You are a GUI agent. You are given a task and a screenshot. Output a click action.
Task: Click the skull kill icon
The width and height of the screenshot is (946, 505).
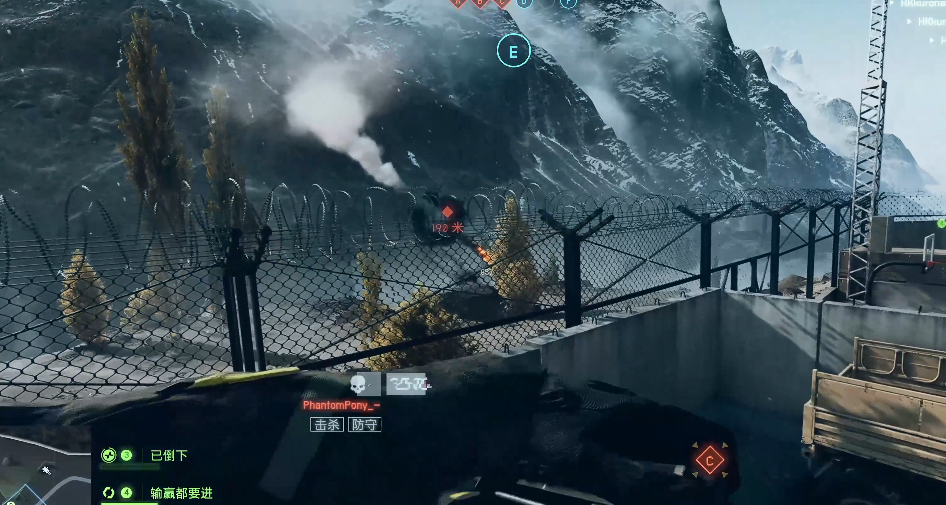pyautogui.click(x=359, y=384)
